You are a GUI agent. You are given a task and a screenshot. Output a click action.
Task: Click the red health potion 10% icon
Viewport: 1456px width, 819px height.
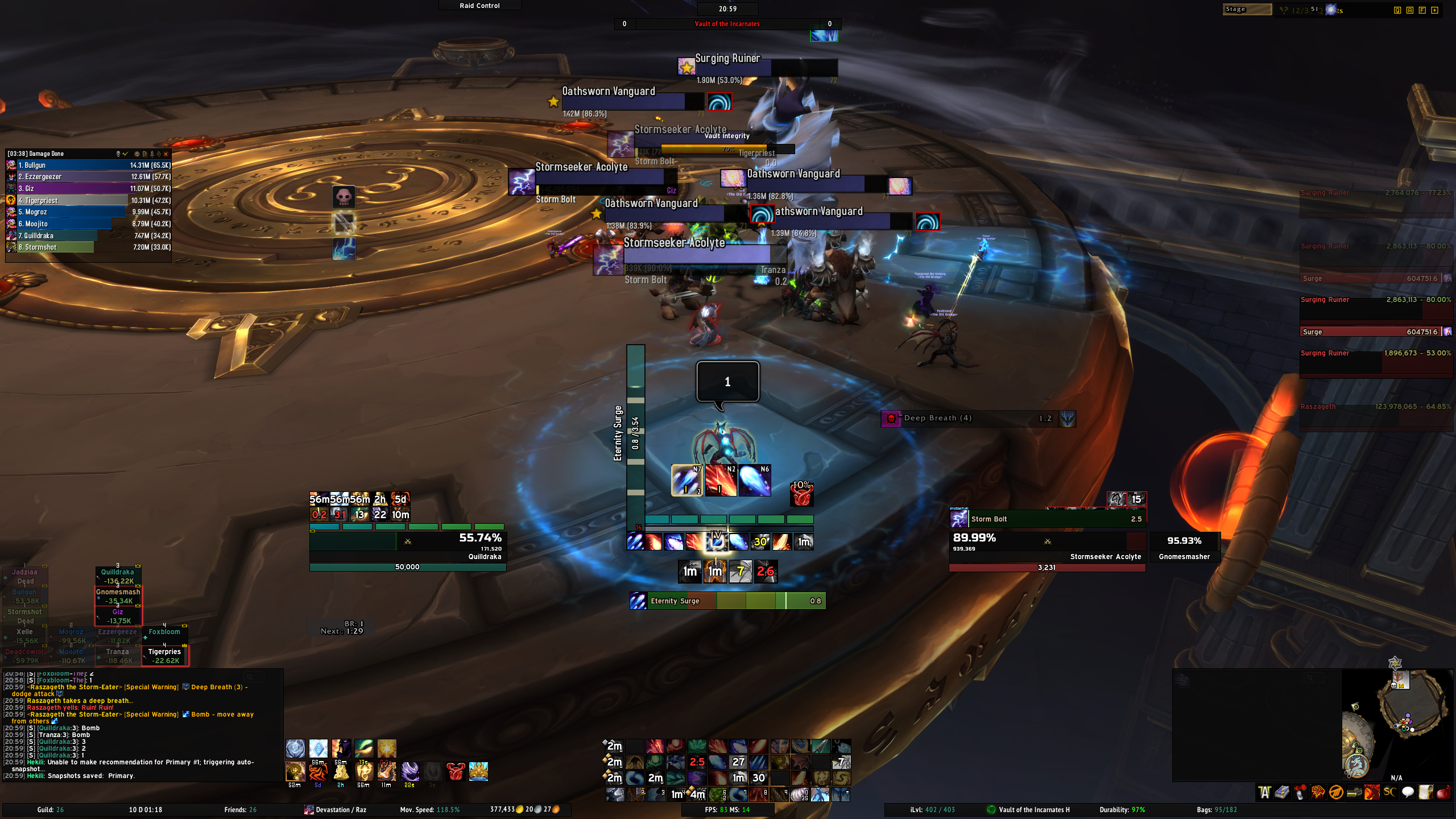tap(801, 494)
